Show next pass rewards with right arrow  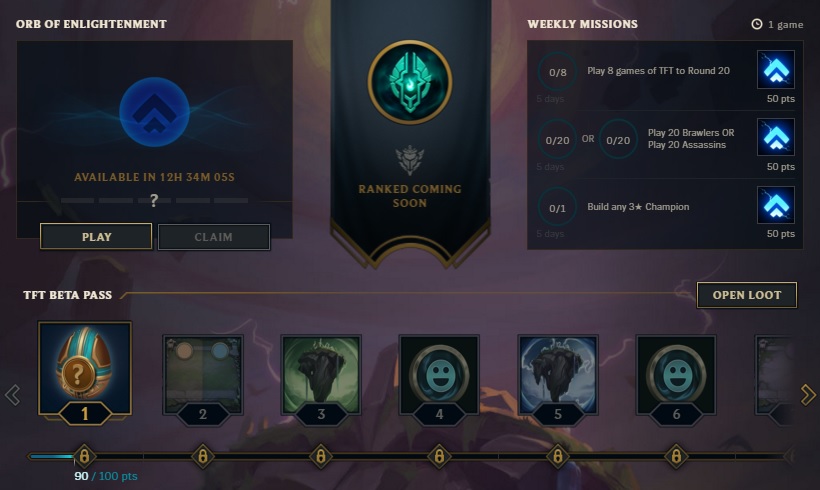pyautogui.click(x=808, y=395)
